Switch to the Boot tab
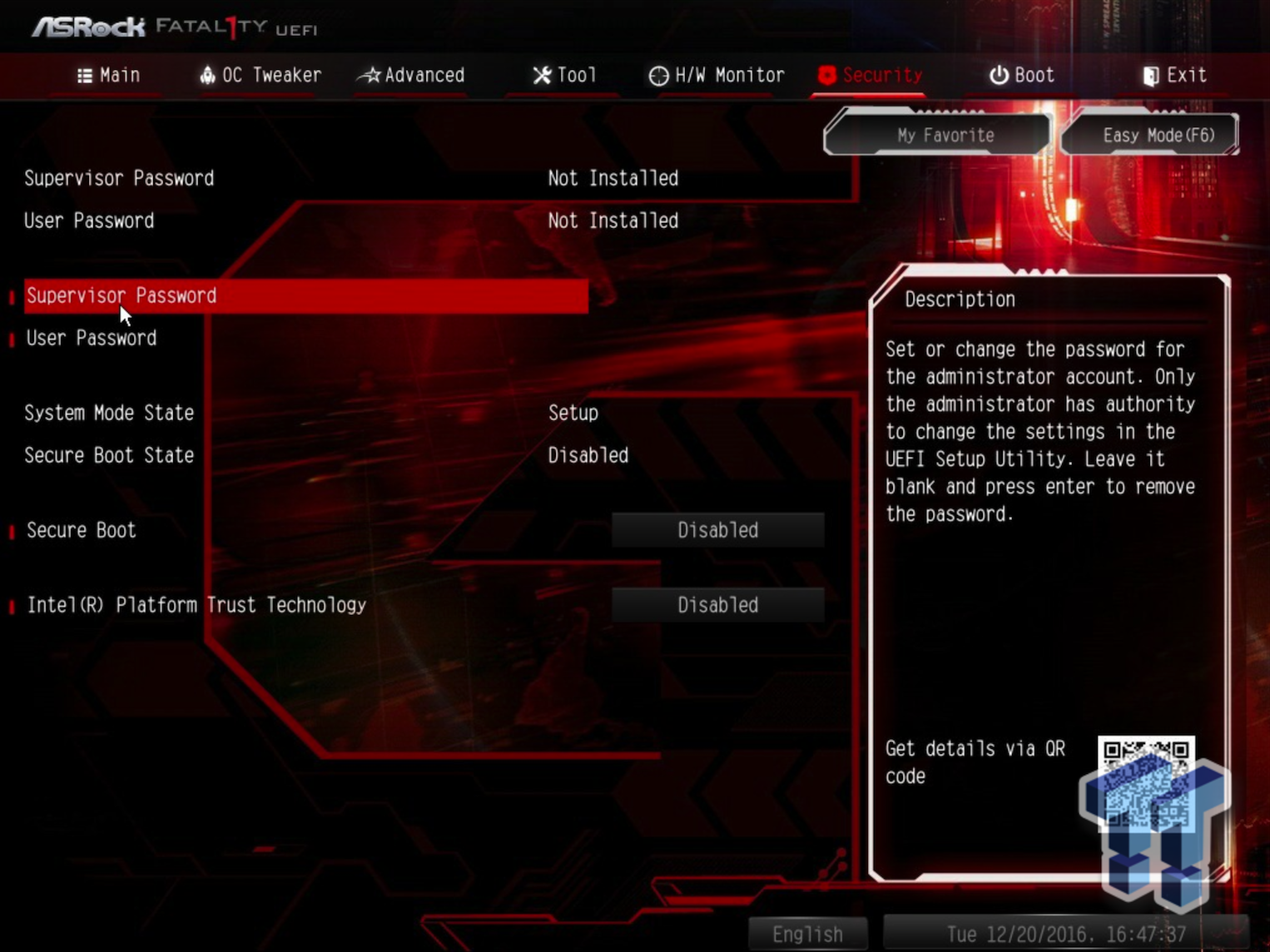 [x=1021, y=76]
